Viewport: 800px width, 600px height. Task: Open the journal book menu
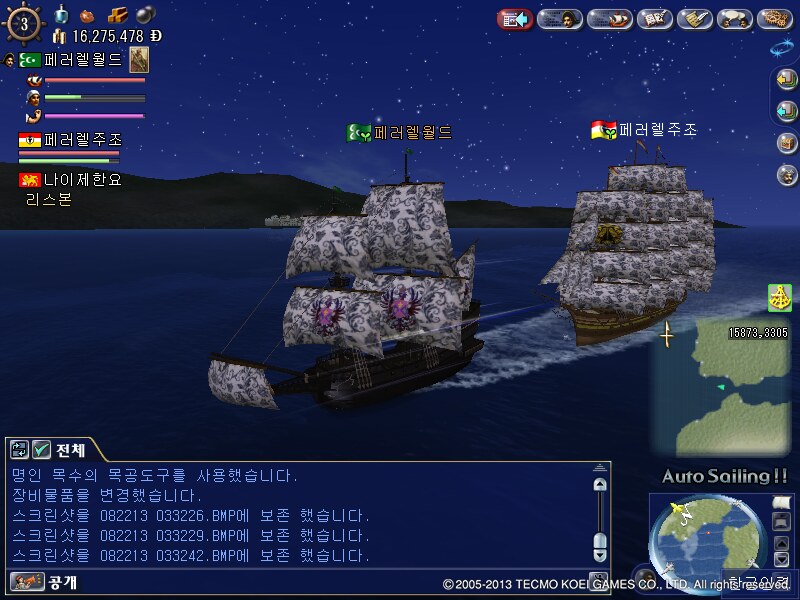pos(654,19)
